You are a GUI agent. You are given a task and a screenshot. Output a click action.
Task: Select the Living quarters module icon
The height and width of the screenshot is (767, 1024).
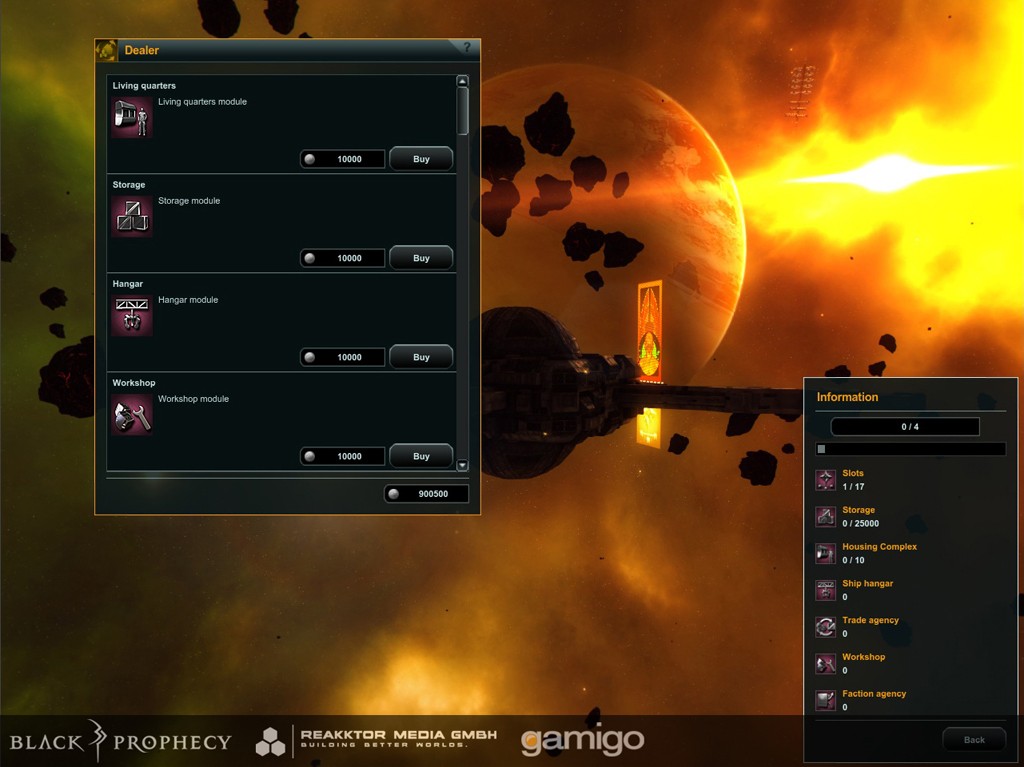click(132, 117)
